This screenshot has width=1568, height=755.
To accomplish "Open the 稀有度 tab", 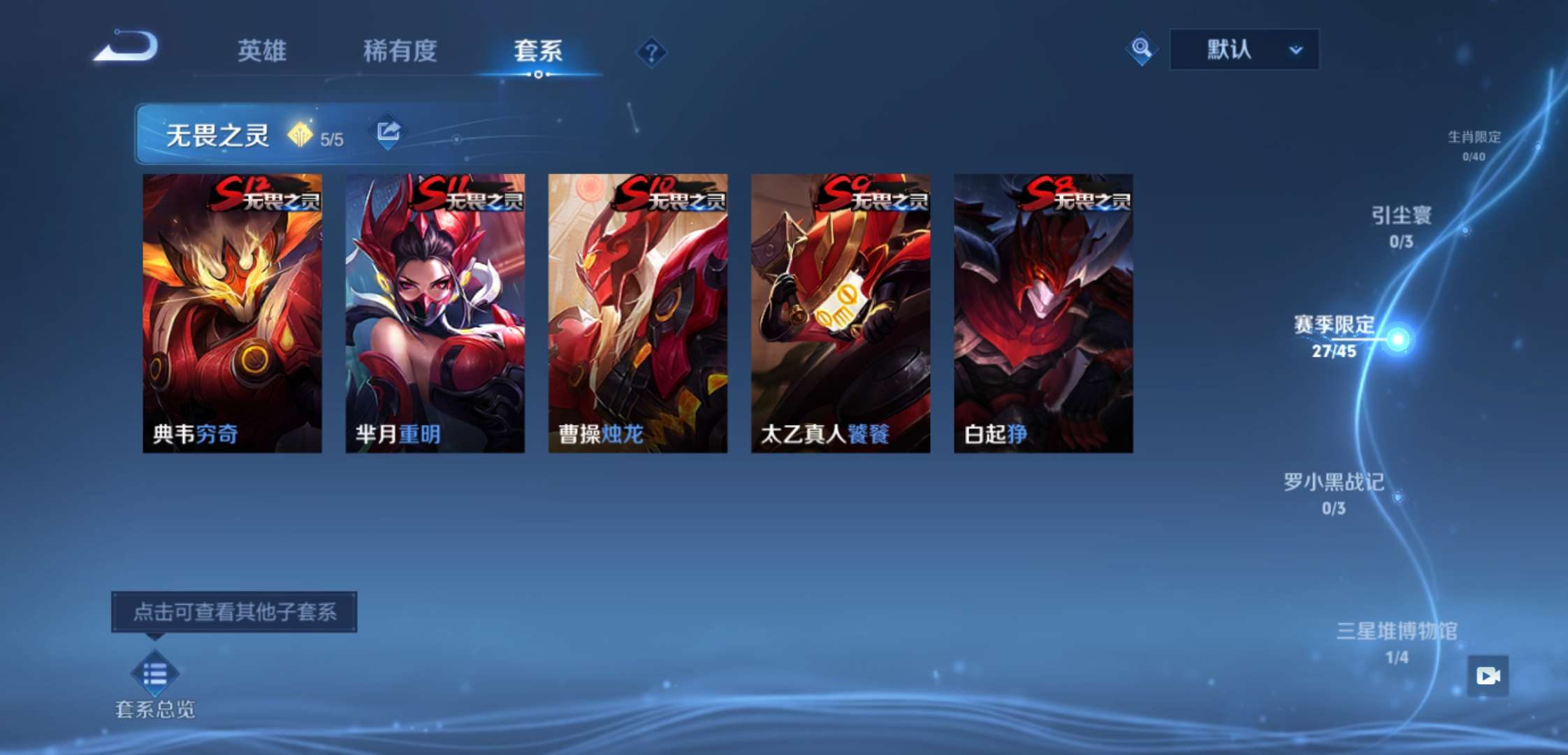I will point(400,51).
